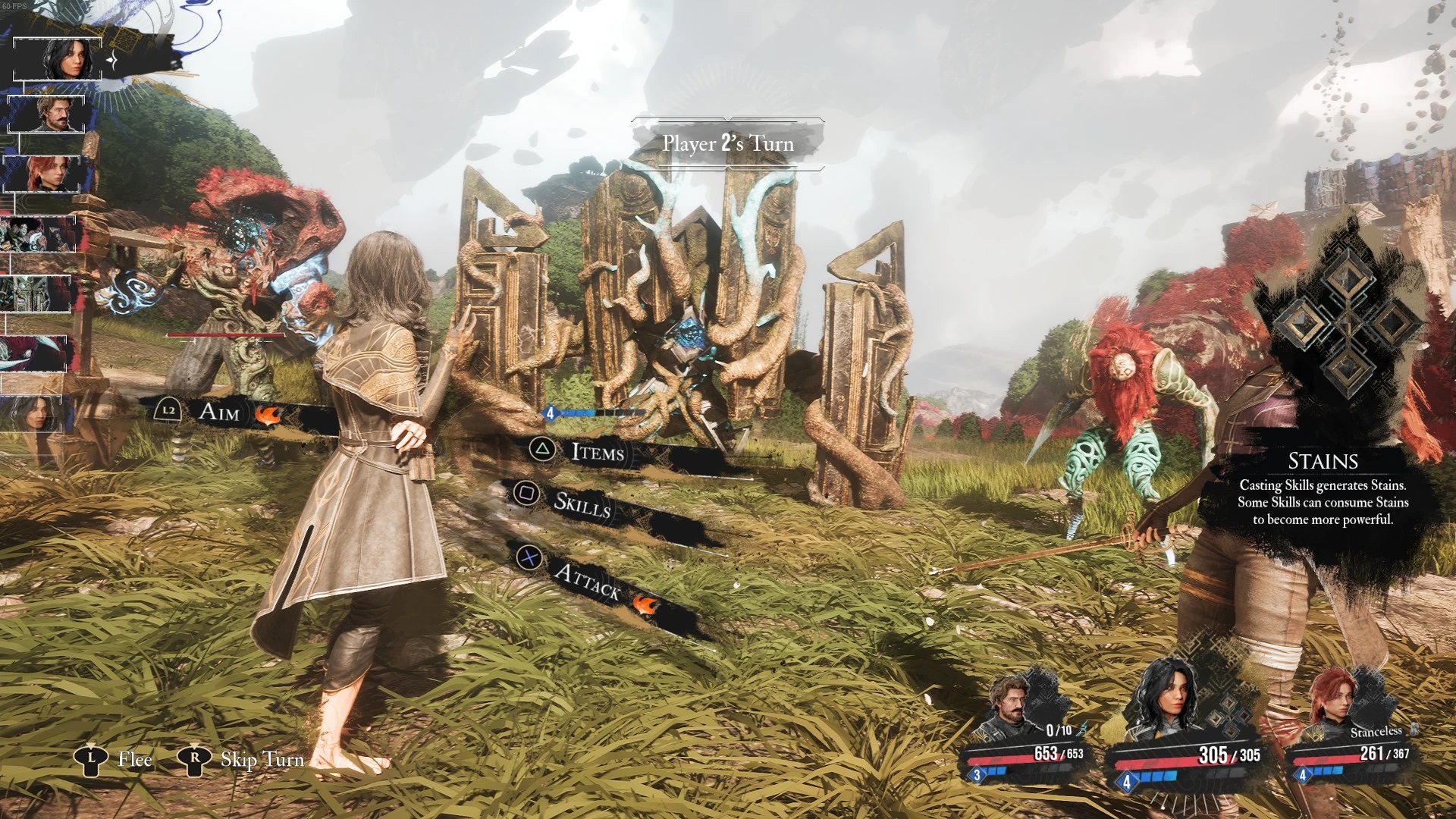Click Gustave's 653/653 health readout
This screenshot has width=1456, height=819.
(x=1059, y=753)
